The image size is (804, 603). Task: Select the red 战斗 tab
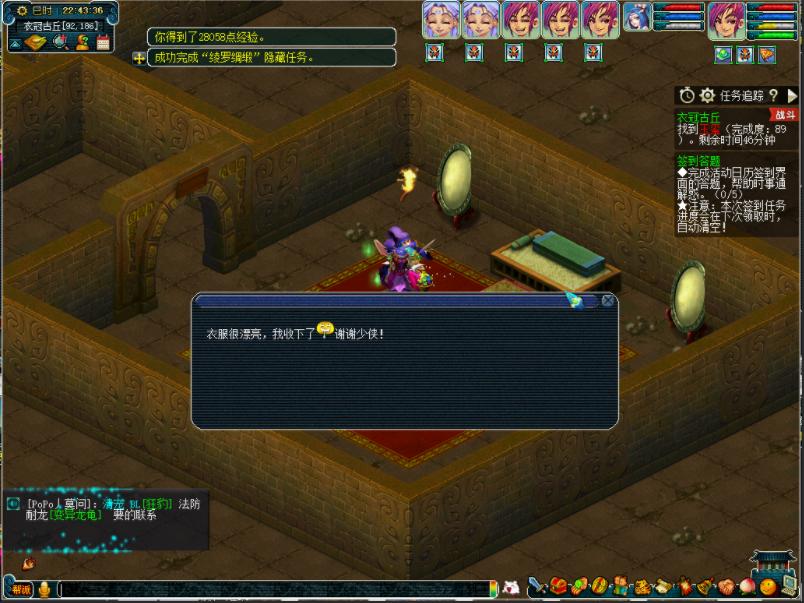(785, 115)
